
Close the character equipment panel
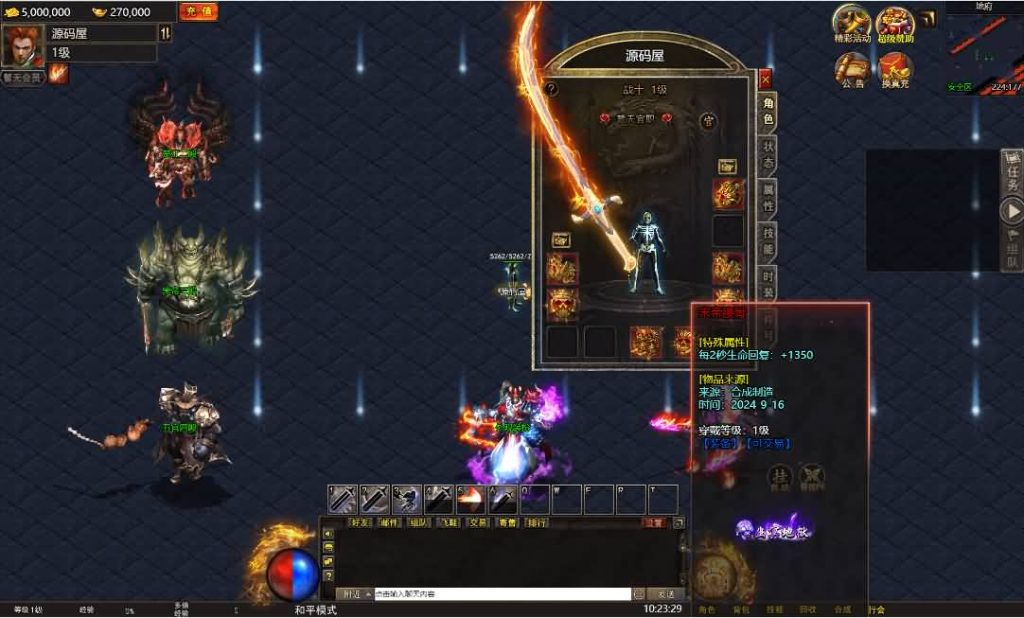point(765,78)
